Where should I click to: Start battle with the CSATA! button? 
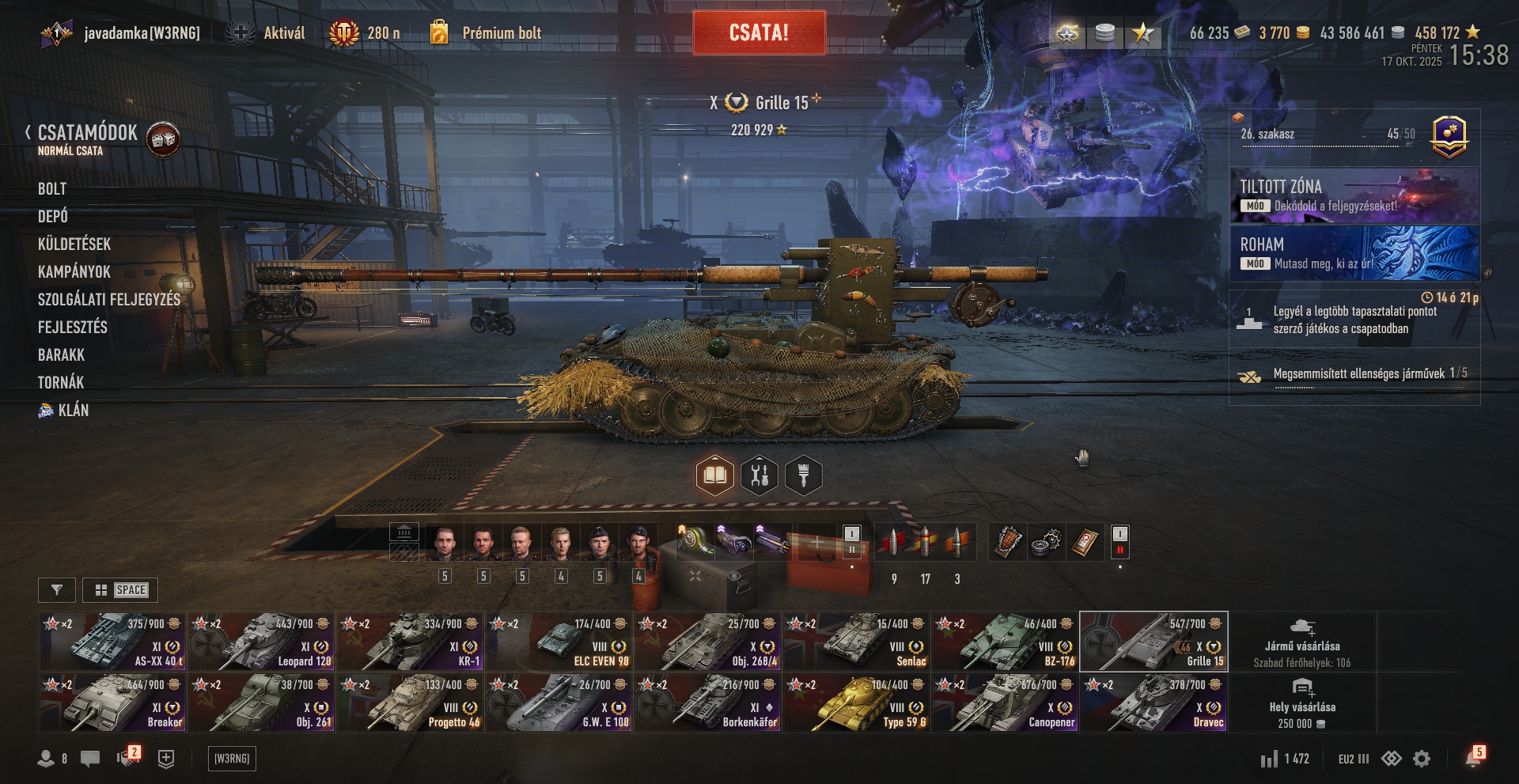point(759,32)
